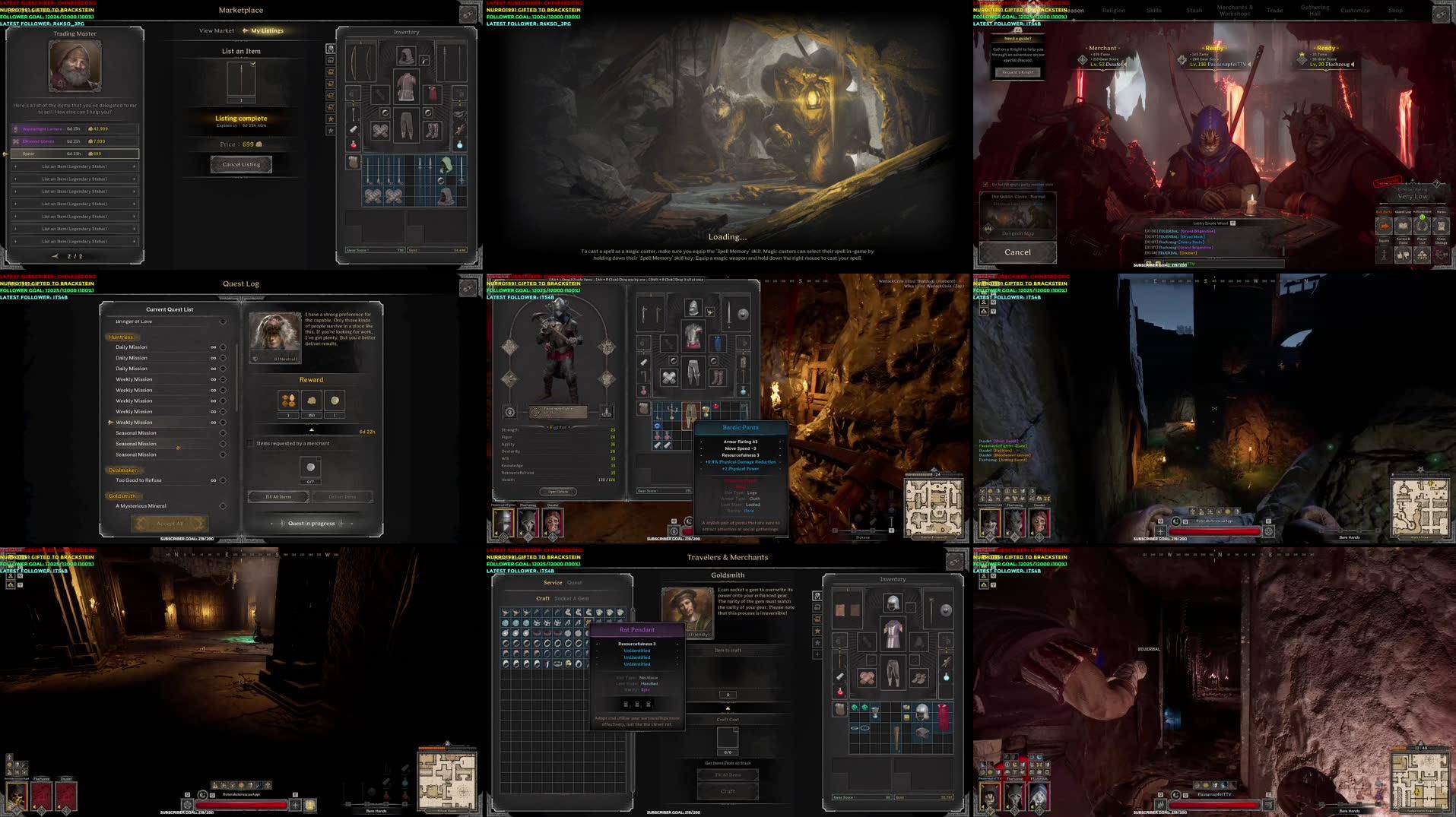Click Cancel Listing for the Spear

point(241,164)
